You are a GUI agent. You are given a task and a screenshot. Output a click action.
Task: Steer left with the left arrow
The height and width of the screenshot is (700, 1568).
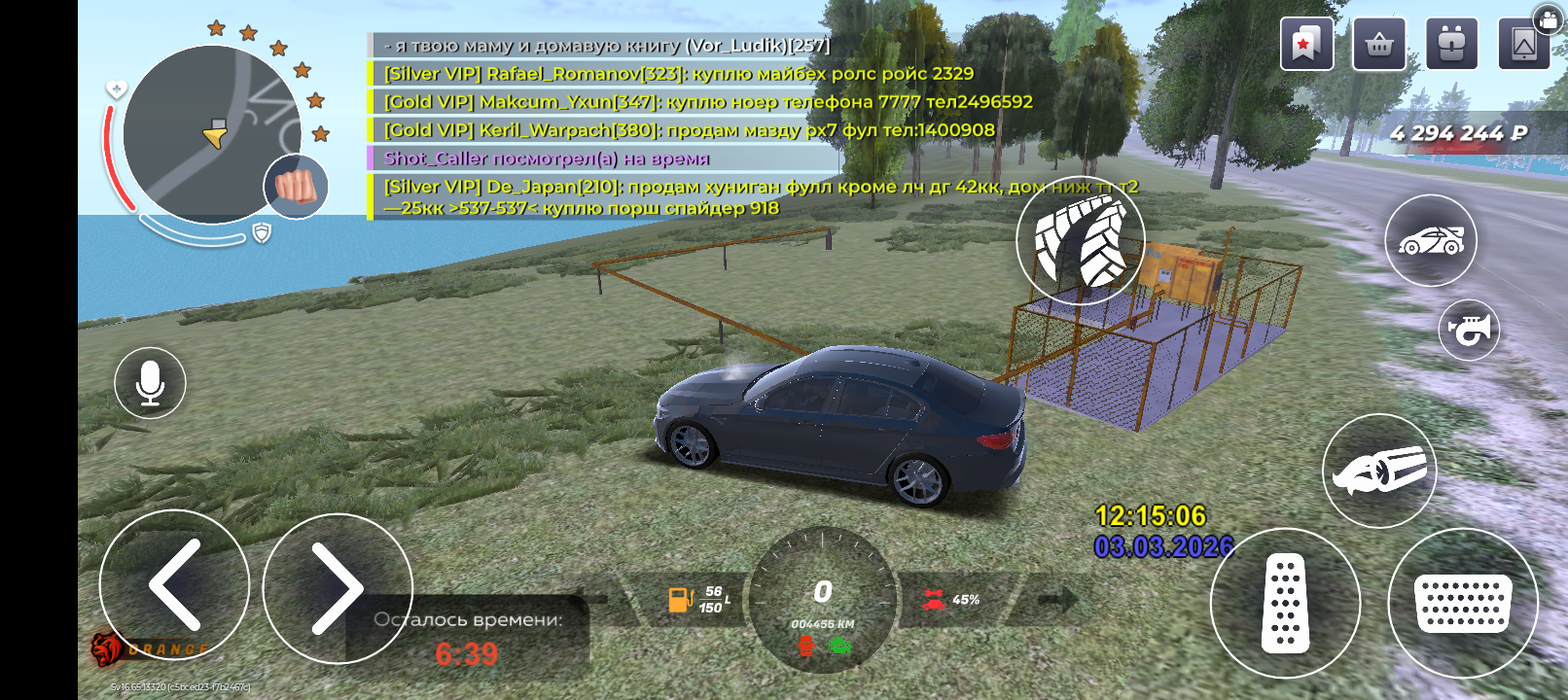pyautogui.click(x=175, y=585)
